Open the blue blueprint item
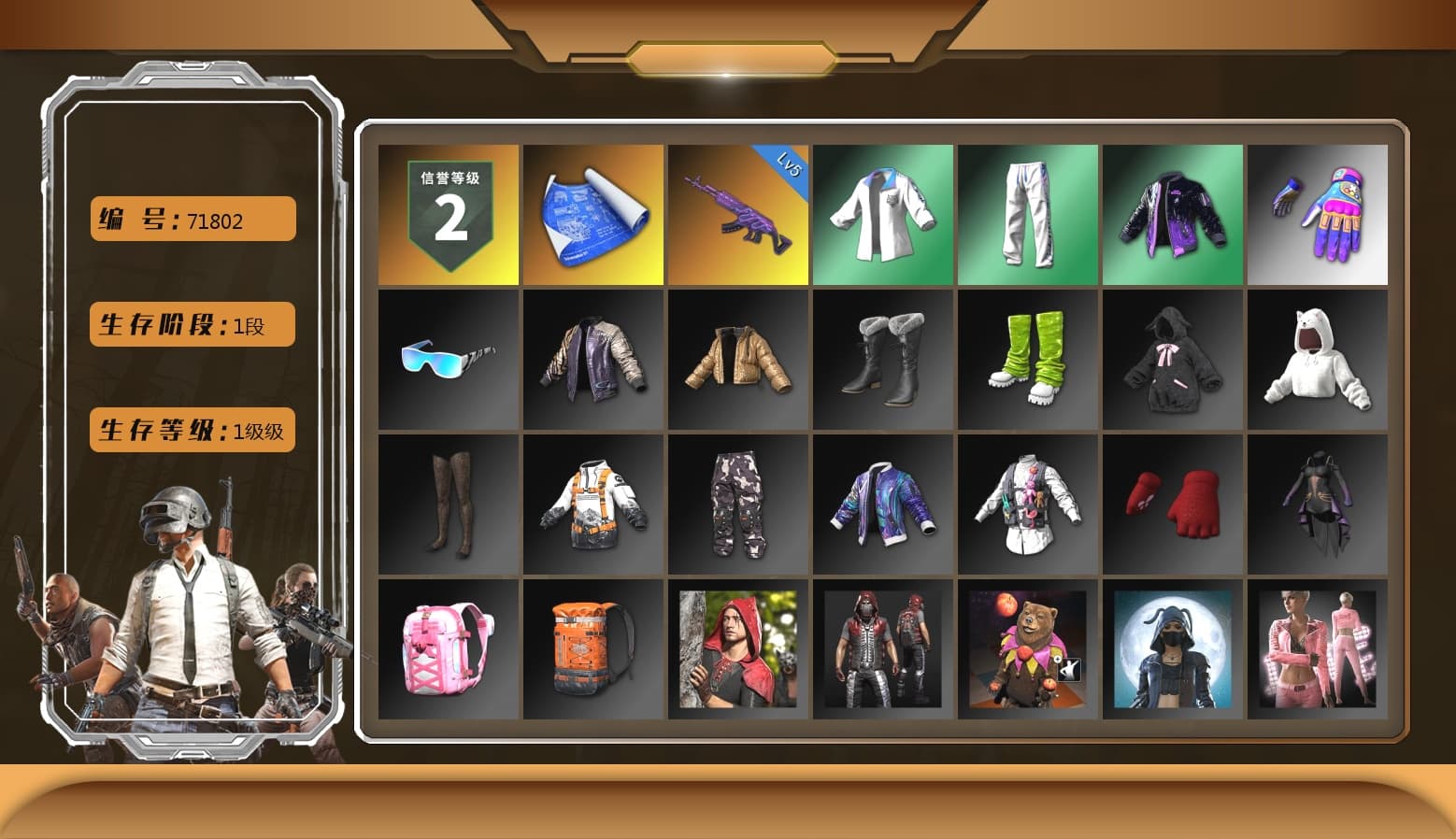This screenshot has width=1456, height=839. click(592, 213)
